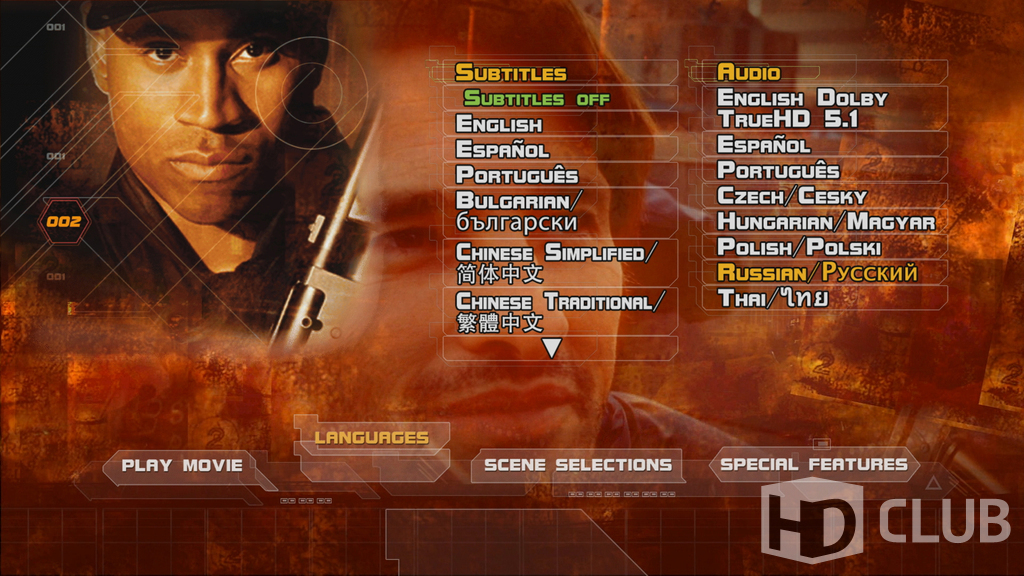The height and width of the screenshot is (576, 1024).
Task: Pick Português subtitles
Action: [517, 175]
